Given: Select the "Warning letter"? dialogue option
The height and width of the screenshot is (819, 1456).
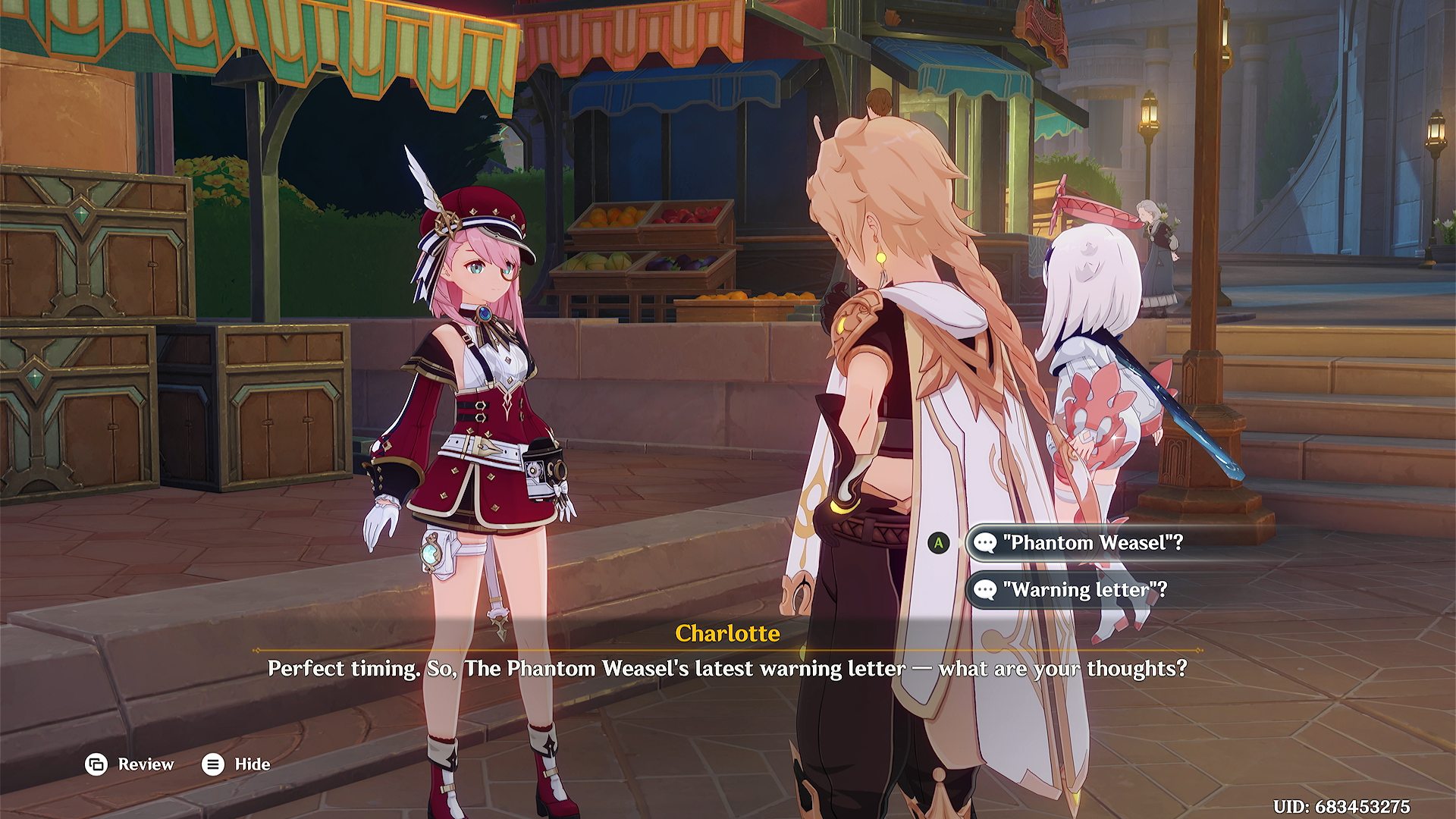Looking at the screenshot, I should click(1084, 590).
